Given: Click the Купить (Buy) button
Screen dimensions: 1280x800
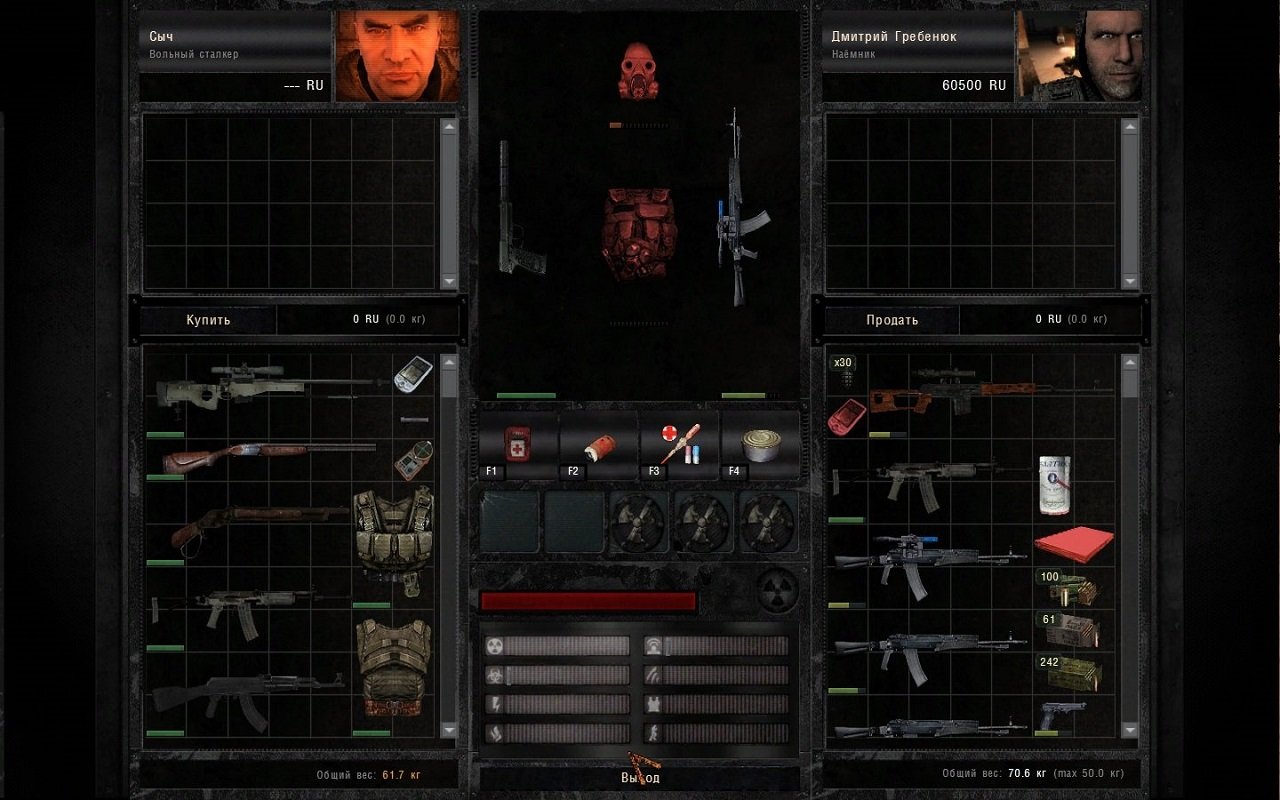Looking at the screenshot, I should coord(208,320).
